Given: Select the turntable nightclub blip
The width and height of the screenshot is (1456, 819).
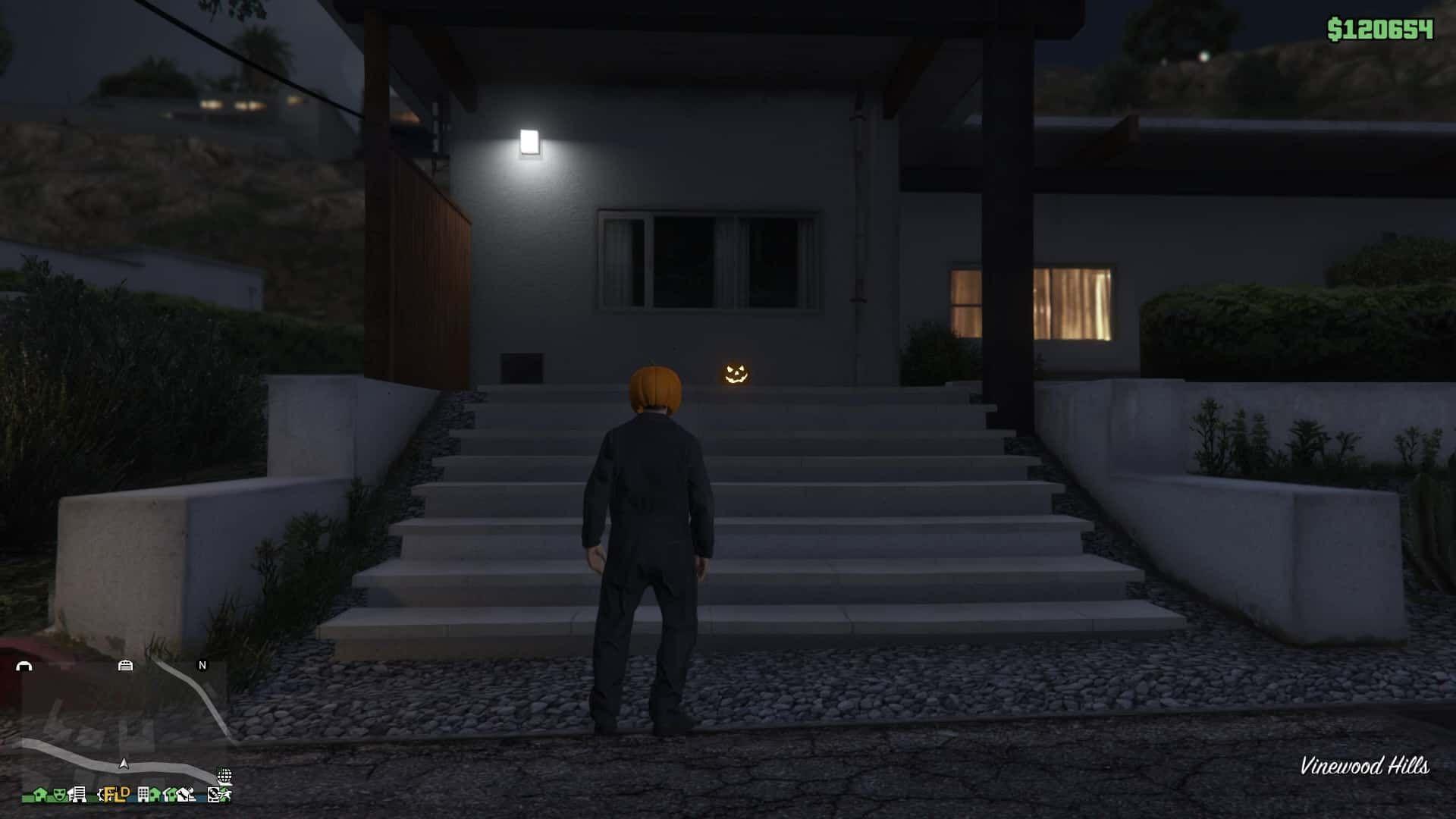Looking at the screenshot, I should pos(215,795).
